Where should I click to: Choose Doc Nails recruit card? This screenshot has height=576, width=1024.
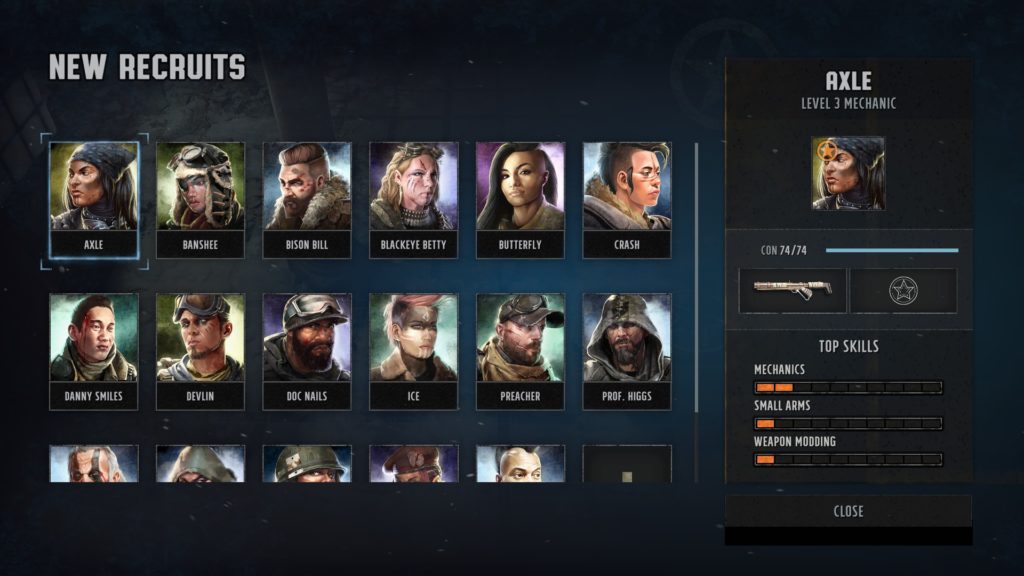(x=307, y=350)
